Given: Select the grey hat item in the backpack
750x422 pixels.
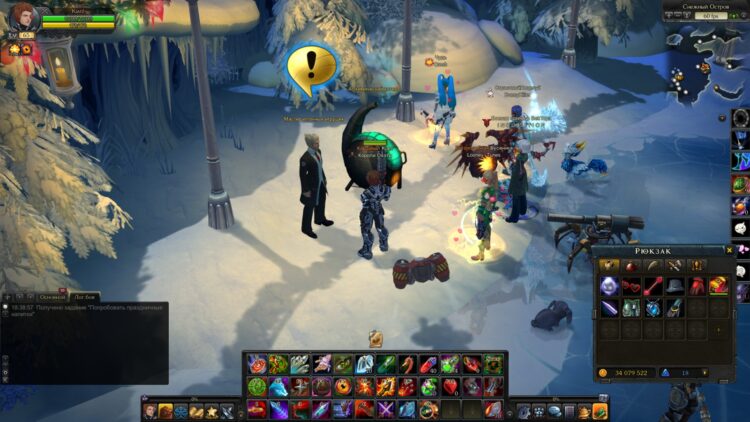Looking at the screenshot, I should pyautogui.click(x=675, y=286).
